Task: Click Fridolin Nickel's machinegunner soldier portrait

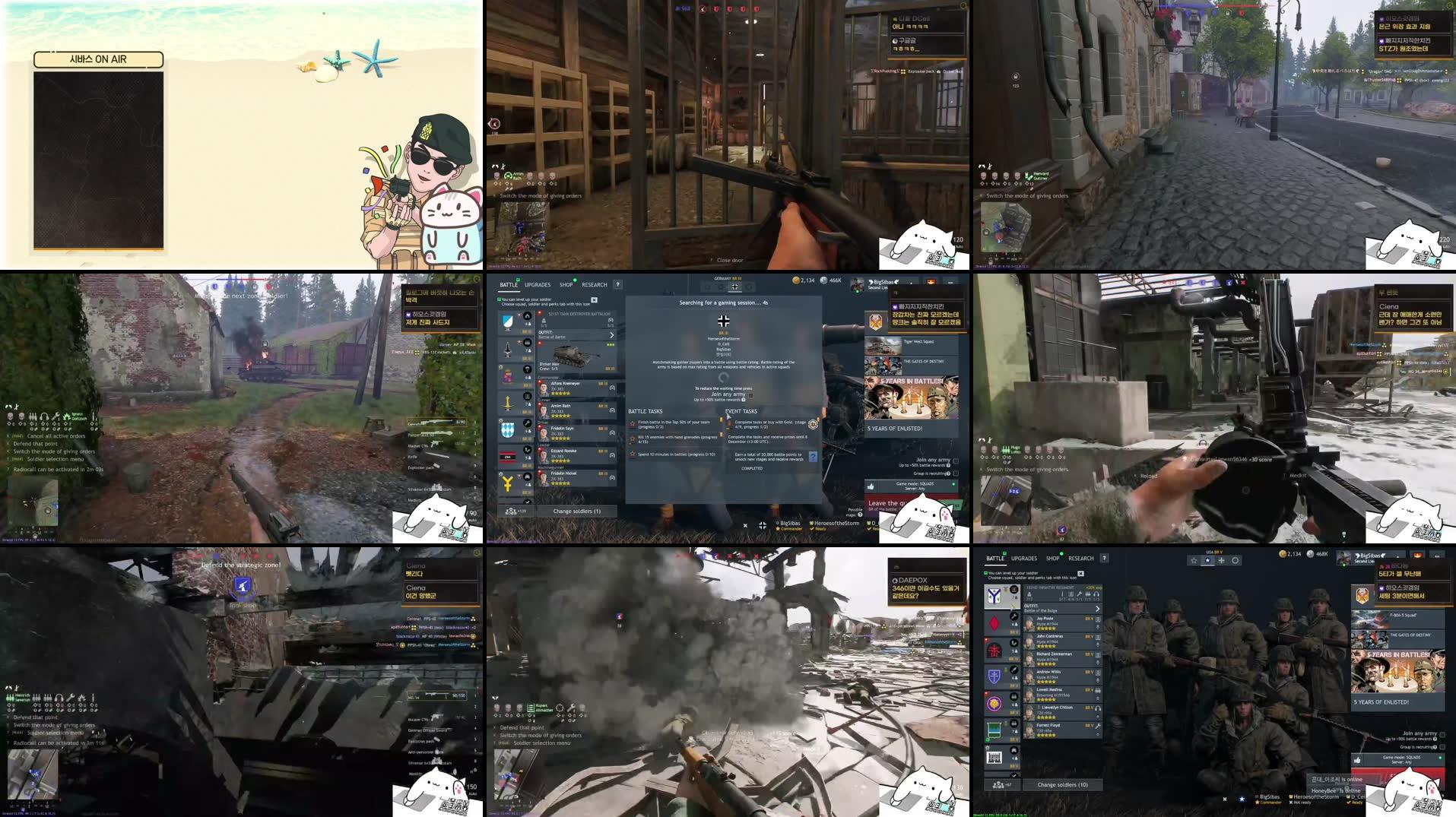Action: click(544, 477)
